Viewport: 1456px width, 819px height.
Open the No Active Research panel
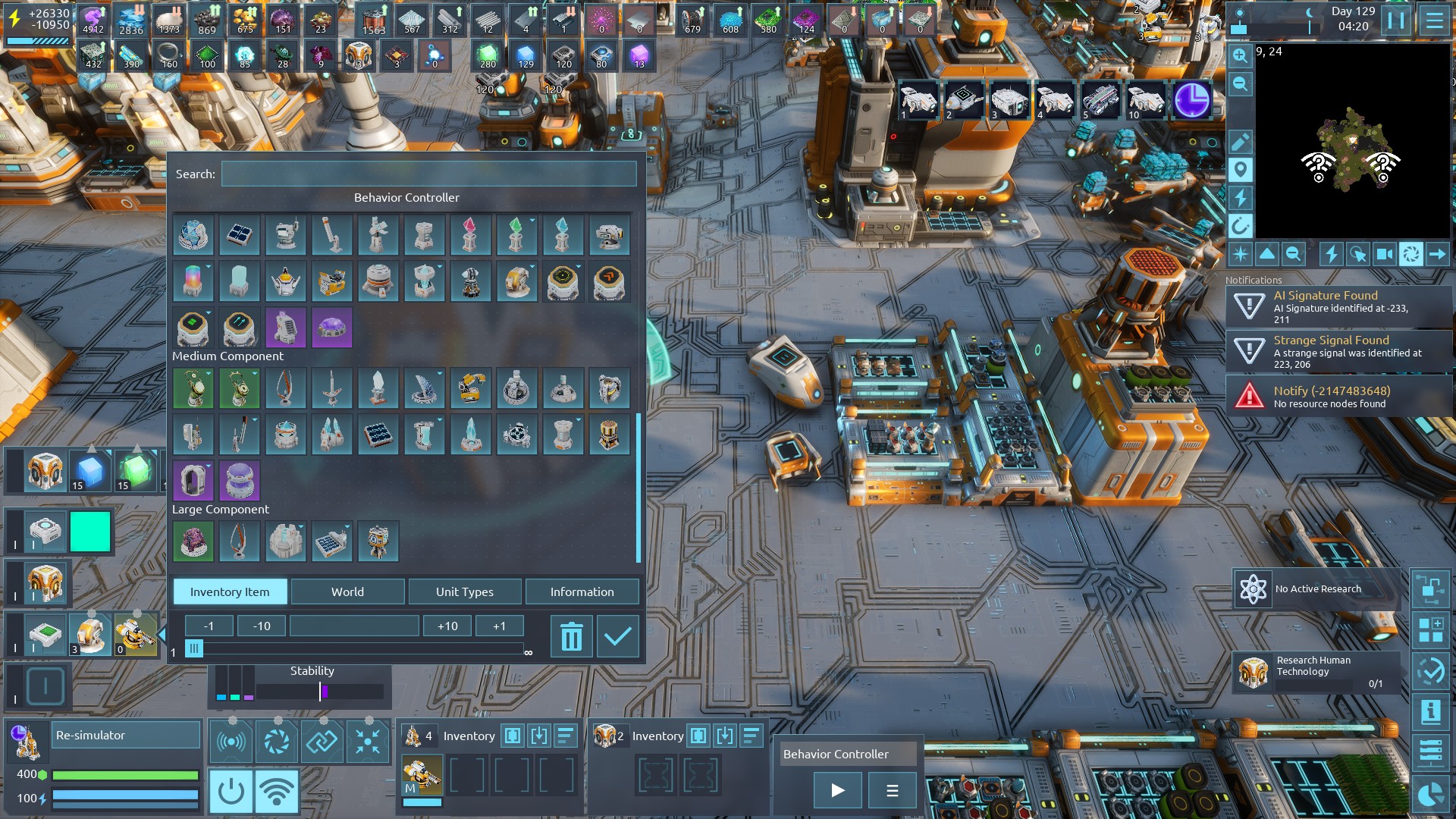click(1317, 588)
